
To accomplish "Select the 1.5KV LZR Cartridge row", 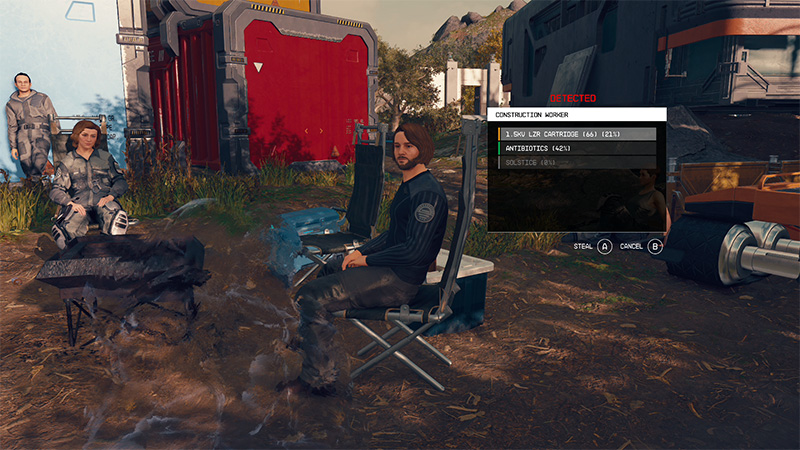I will click(x=573, y=134).
